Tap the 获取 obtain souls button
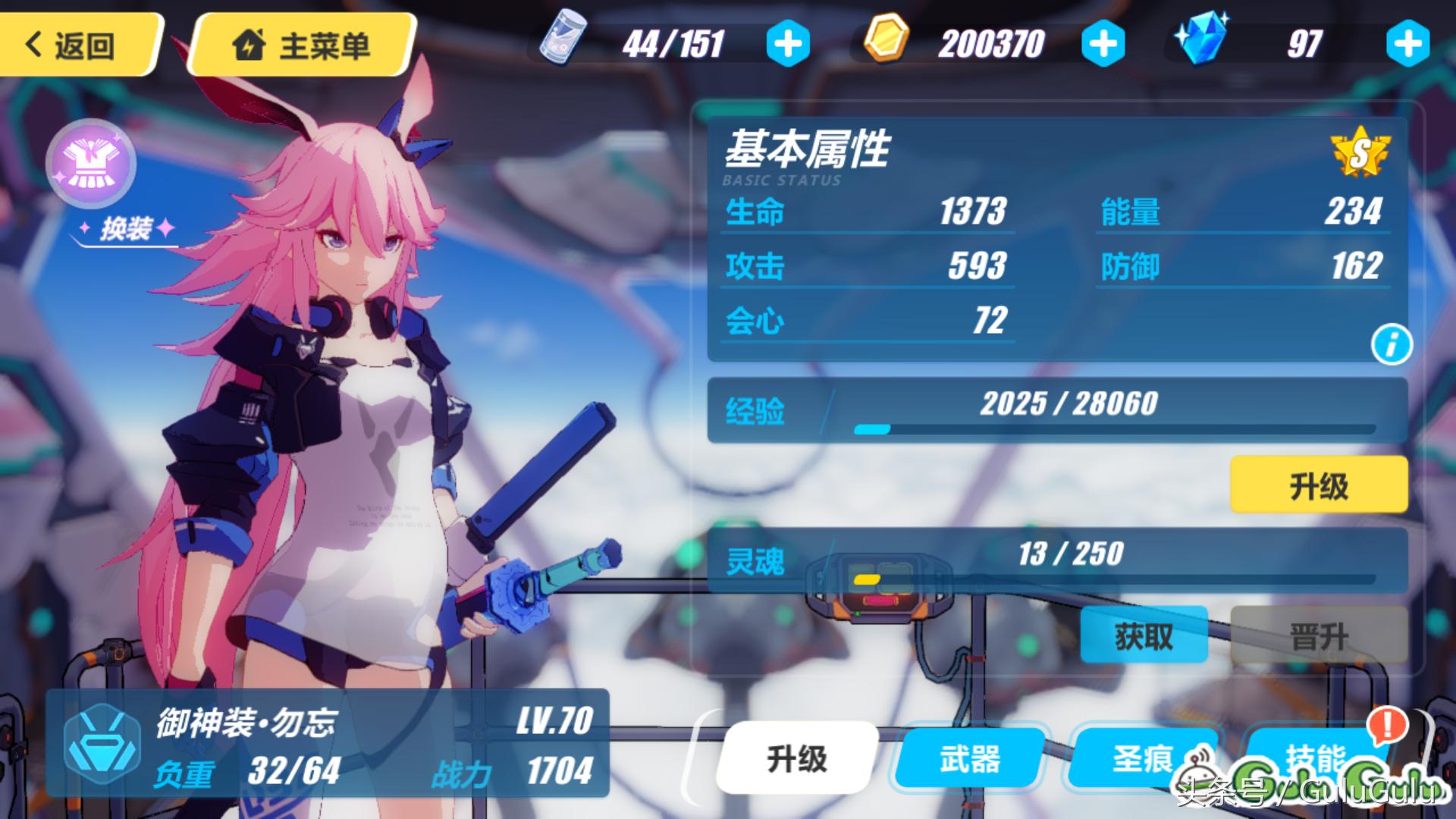Screen dimensions: 1456x819 click(1144, 635)
